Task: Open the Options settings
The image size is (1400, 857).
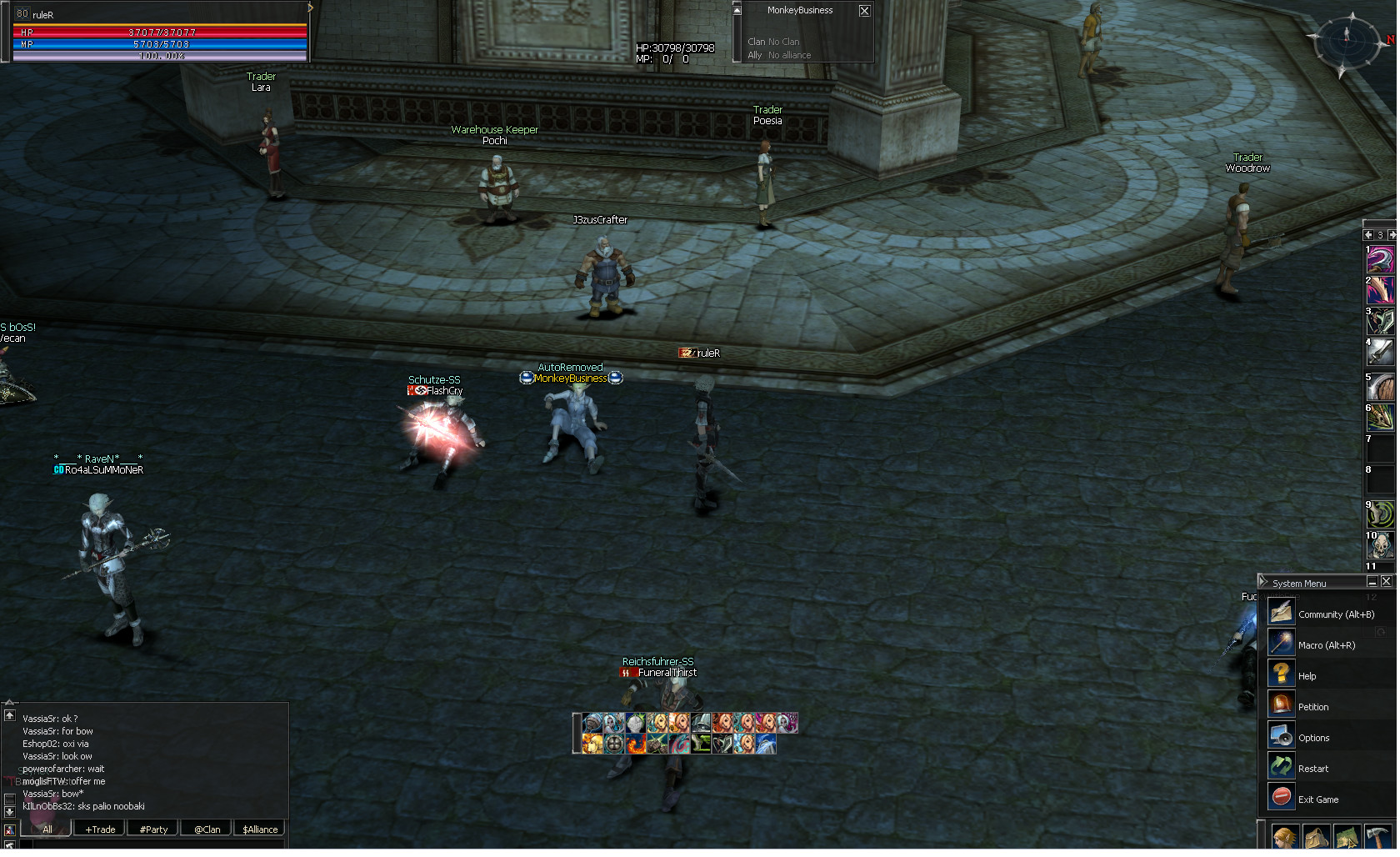Action: [1313, 739]
